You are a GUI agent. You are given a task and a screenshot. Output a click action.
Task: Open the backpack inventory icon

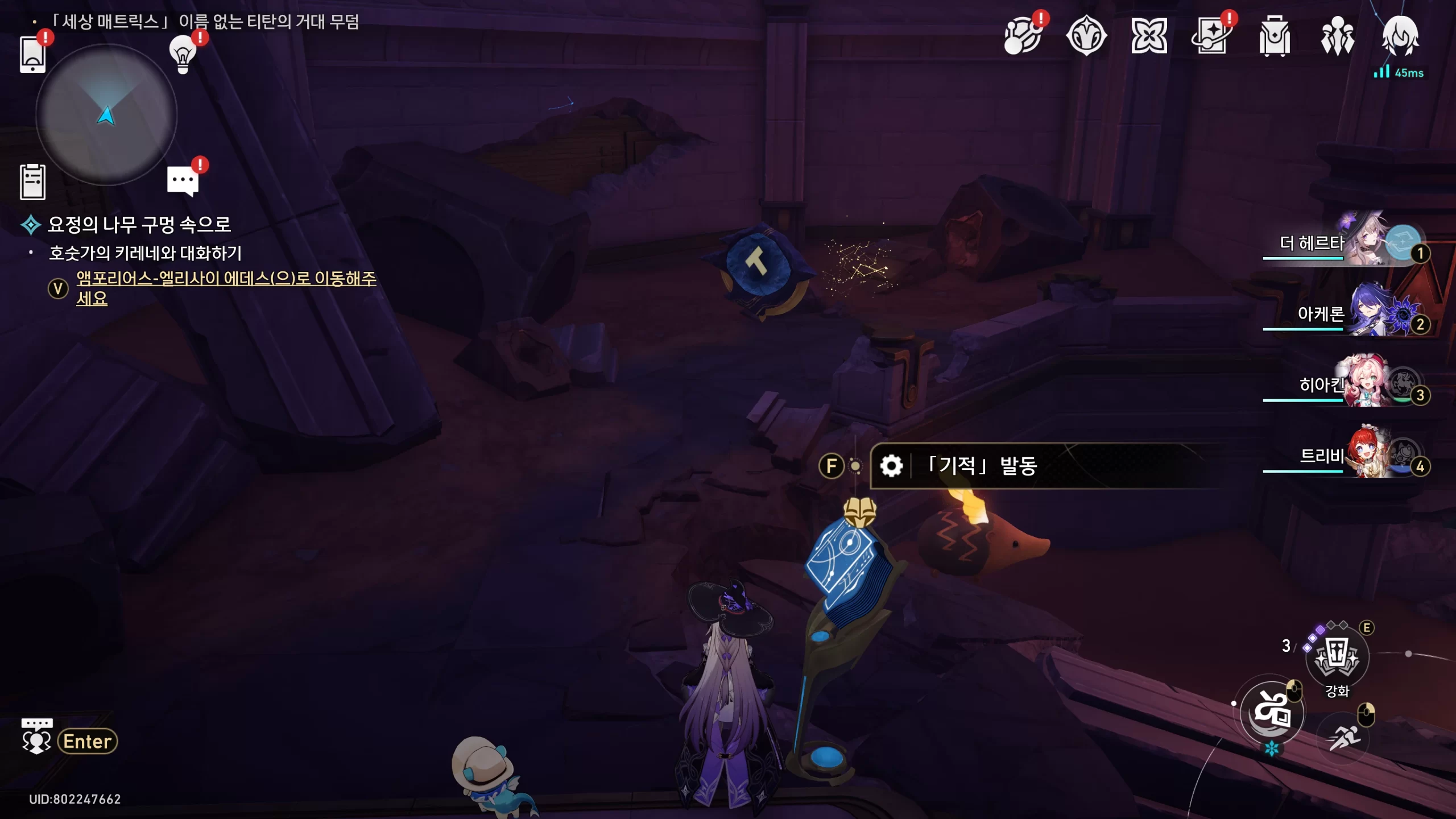[1274, 36]
